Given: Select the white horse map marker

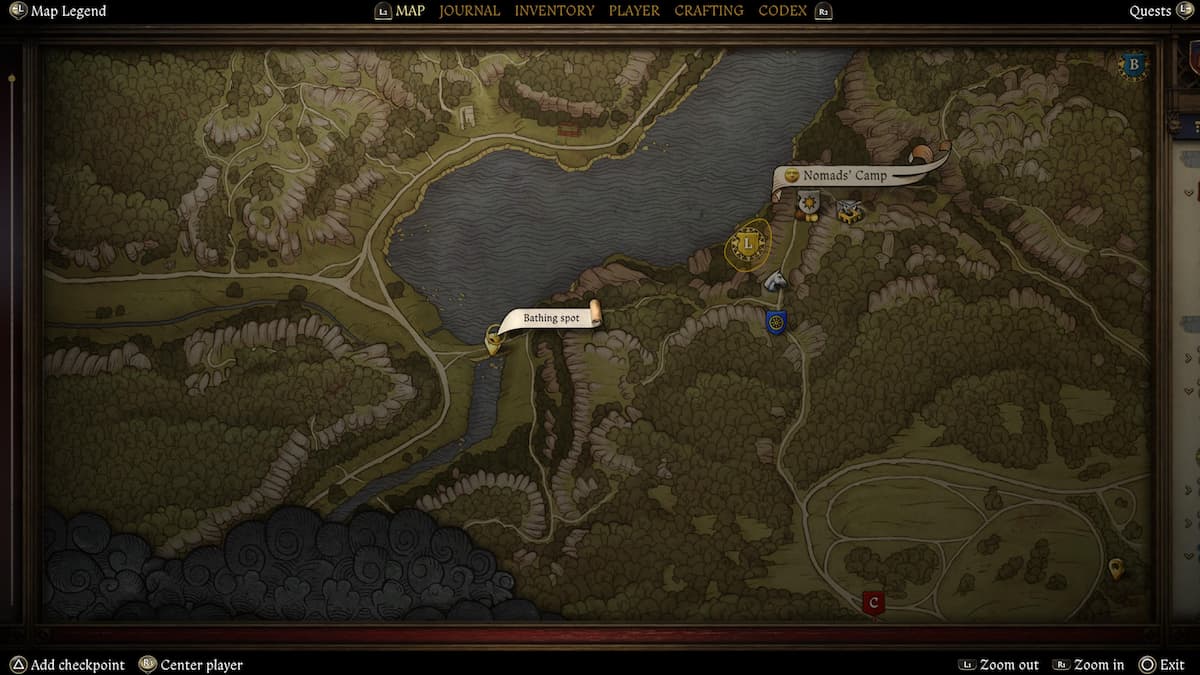Looking at the screenshot, I should pos(776,281).
